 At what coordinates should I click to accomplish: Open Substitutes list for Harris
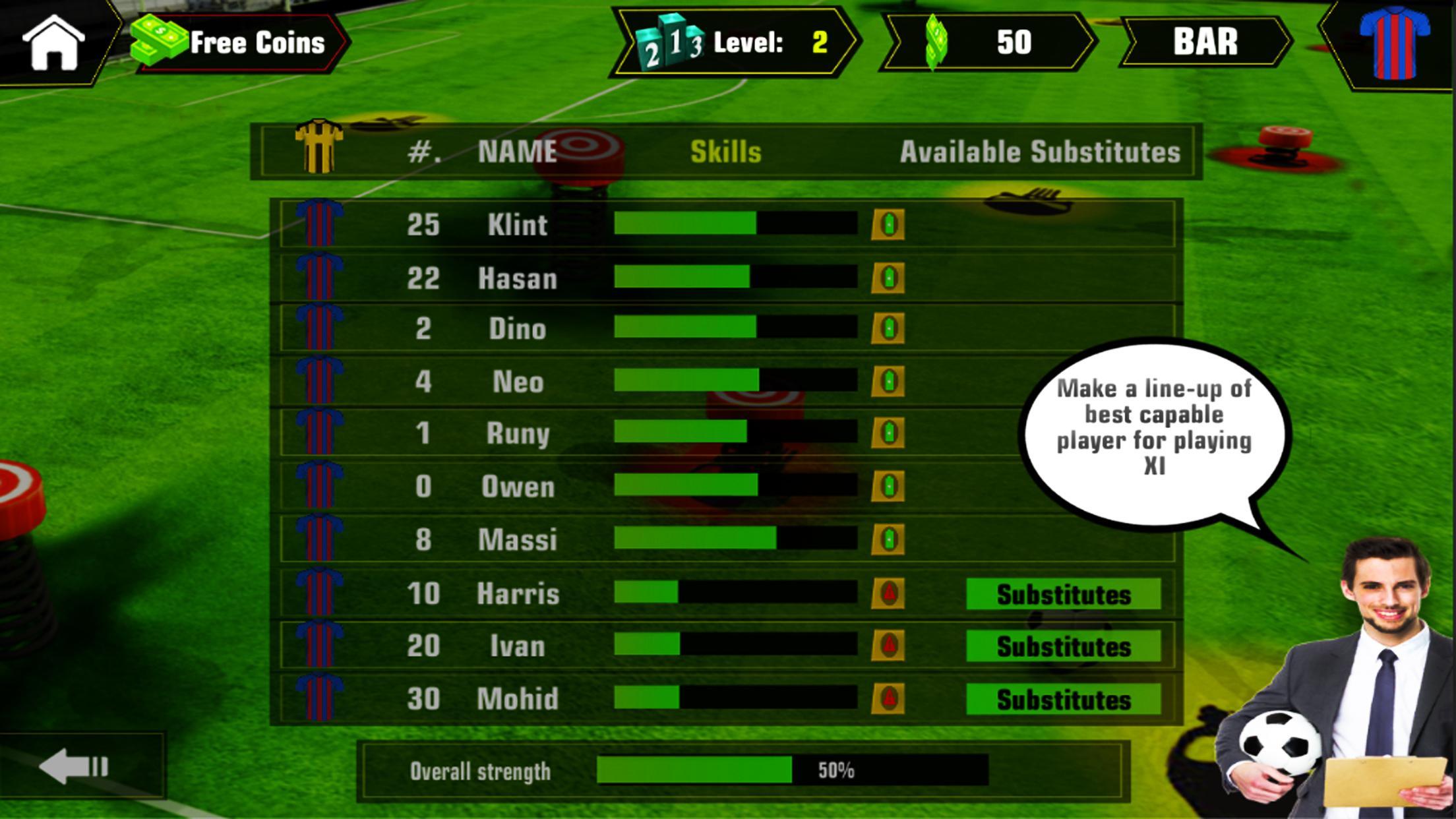click(1062, 593)
